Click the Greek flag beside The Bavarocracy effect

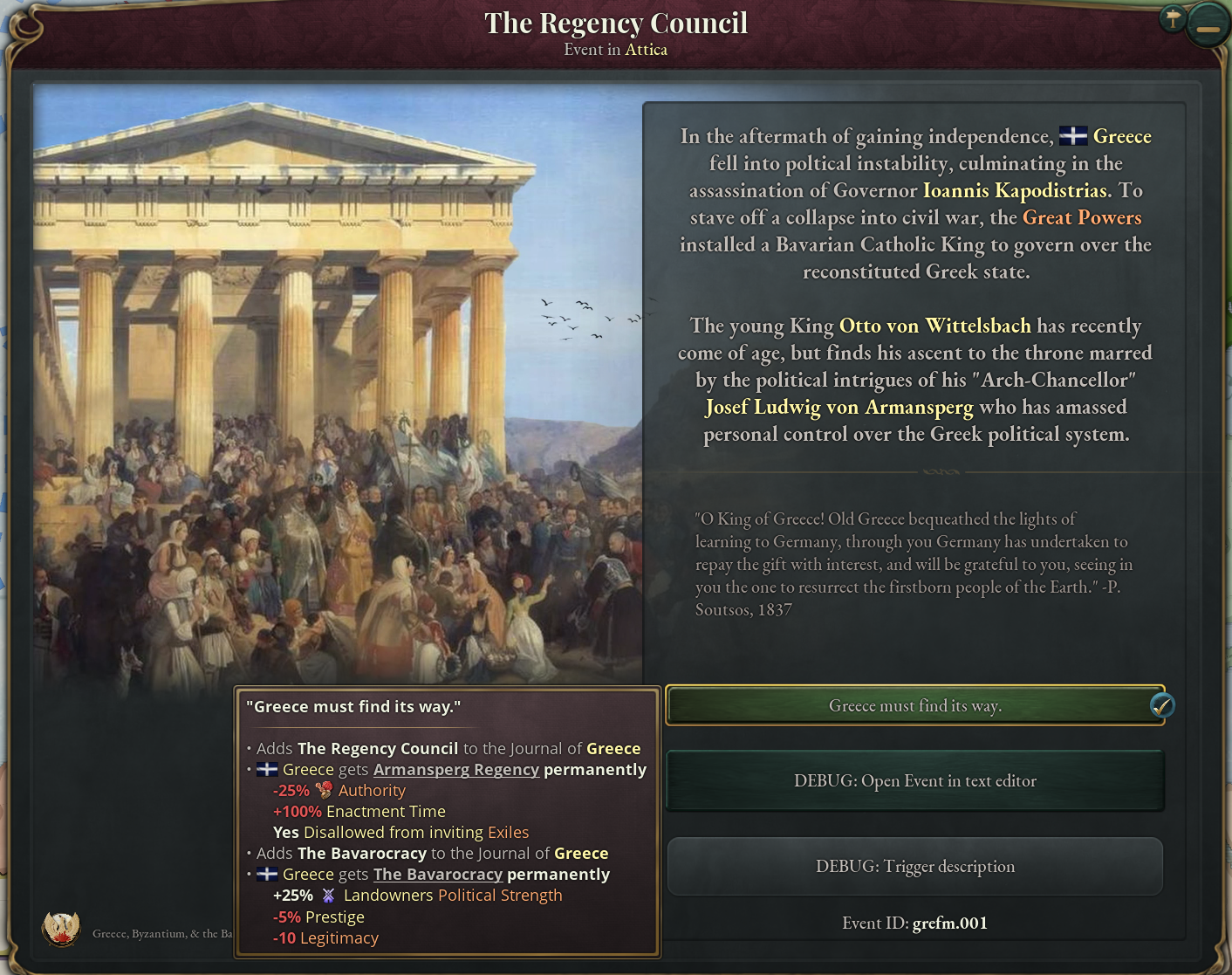(267, 874)
